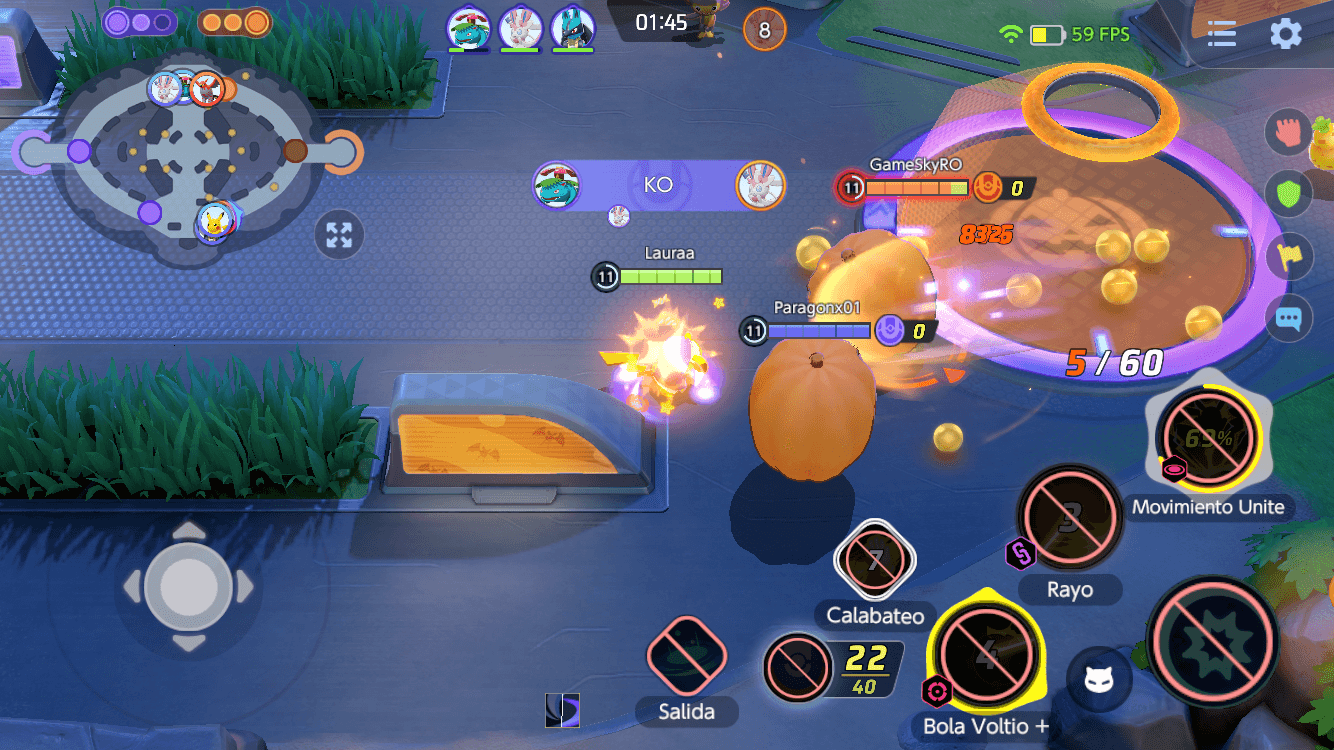Screen dimensions: 1334x750
Task: Open the quick chat bubble
Action: click(1289, 320)
